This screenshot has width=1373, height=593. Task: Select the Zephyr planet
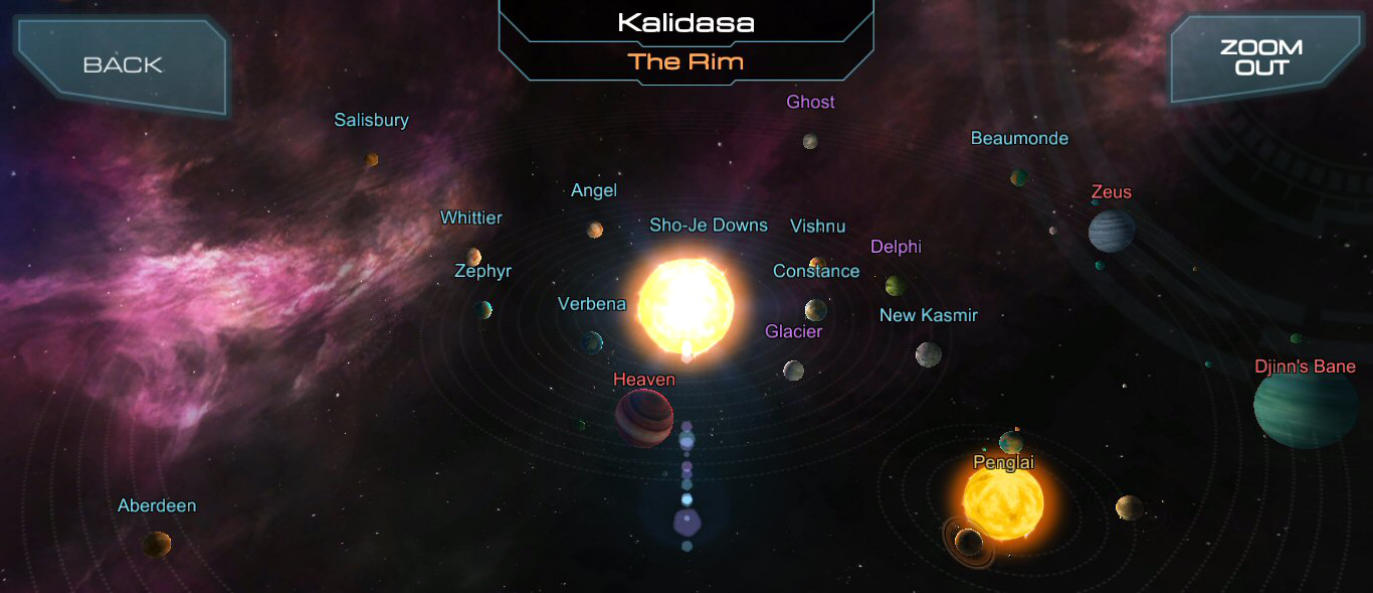[x=484, y=309]
